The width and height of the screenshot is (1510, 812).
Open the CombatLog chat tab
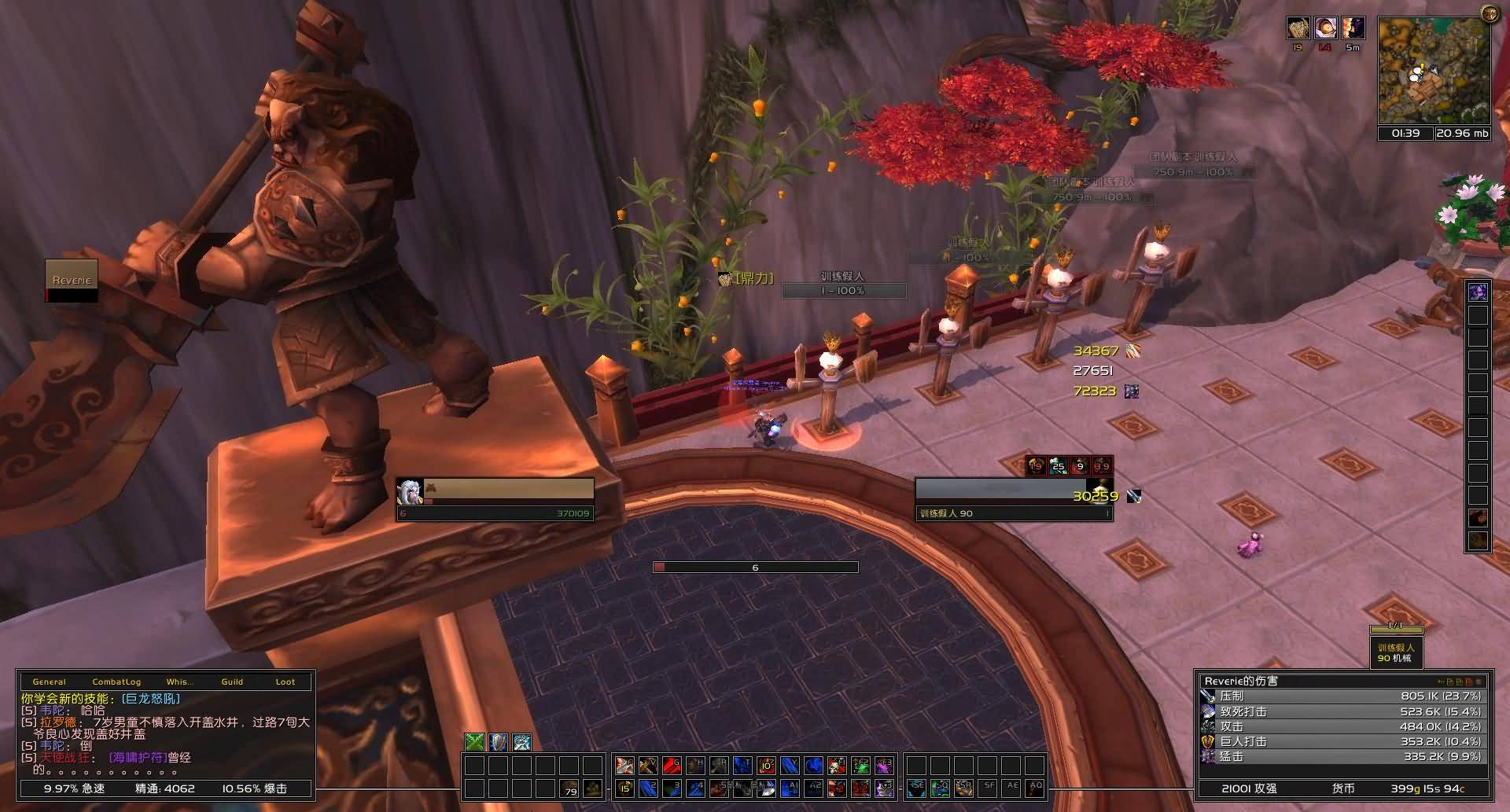[116, 682]
